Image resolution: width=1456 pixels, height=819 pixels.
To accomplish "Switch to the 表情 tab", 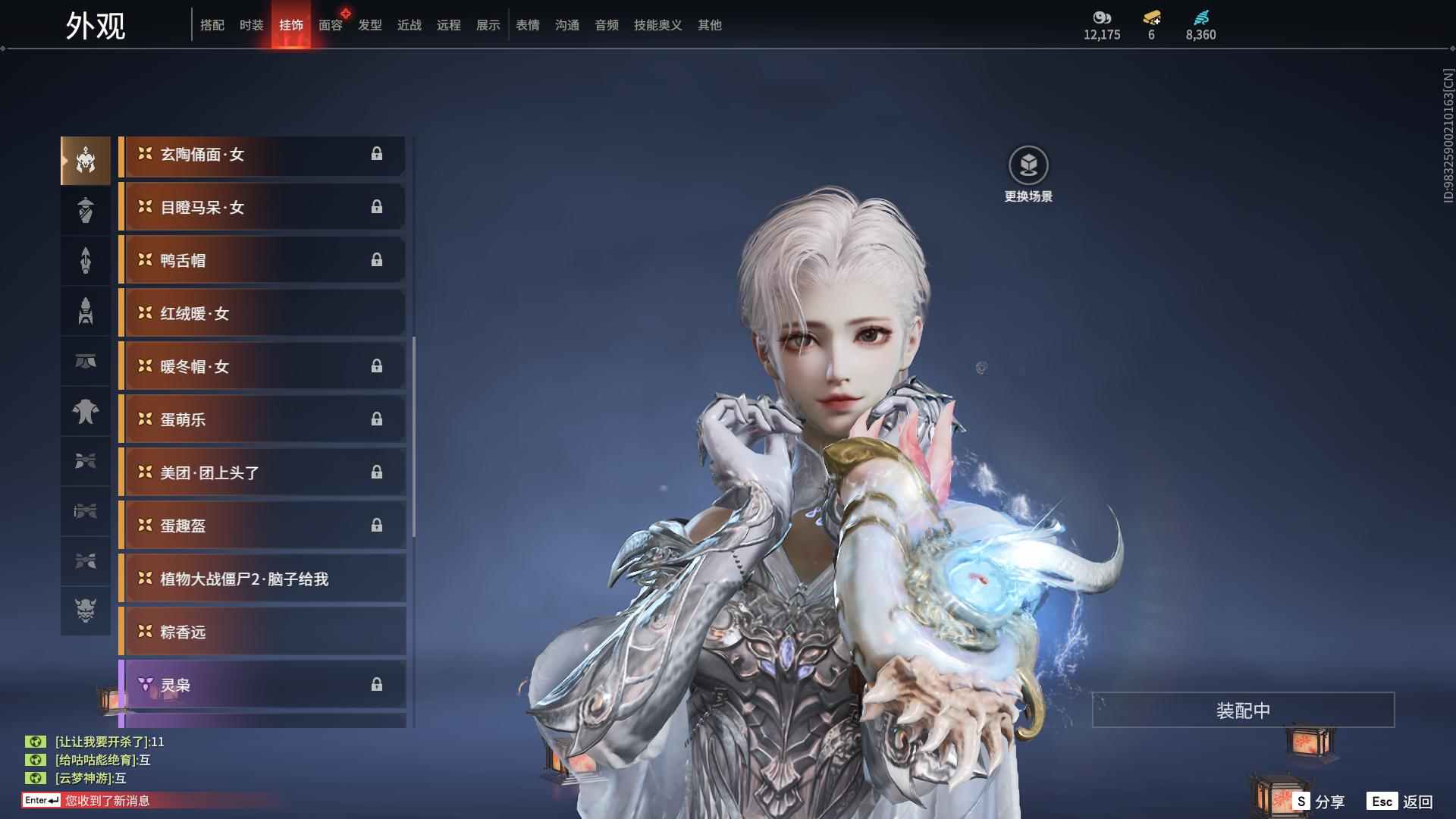I will [527, 25].
